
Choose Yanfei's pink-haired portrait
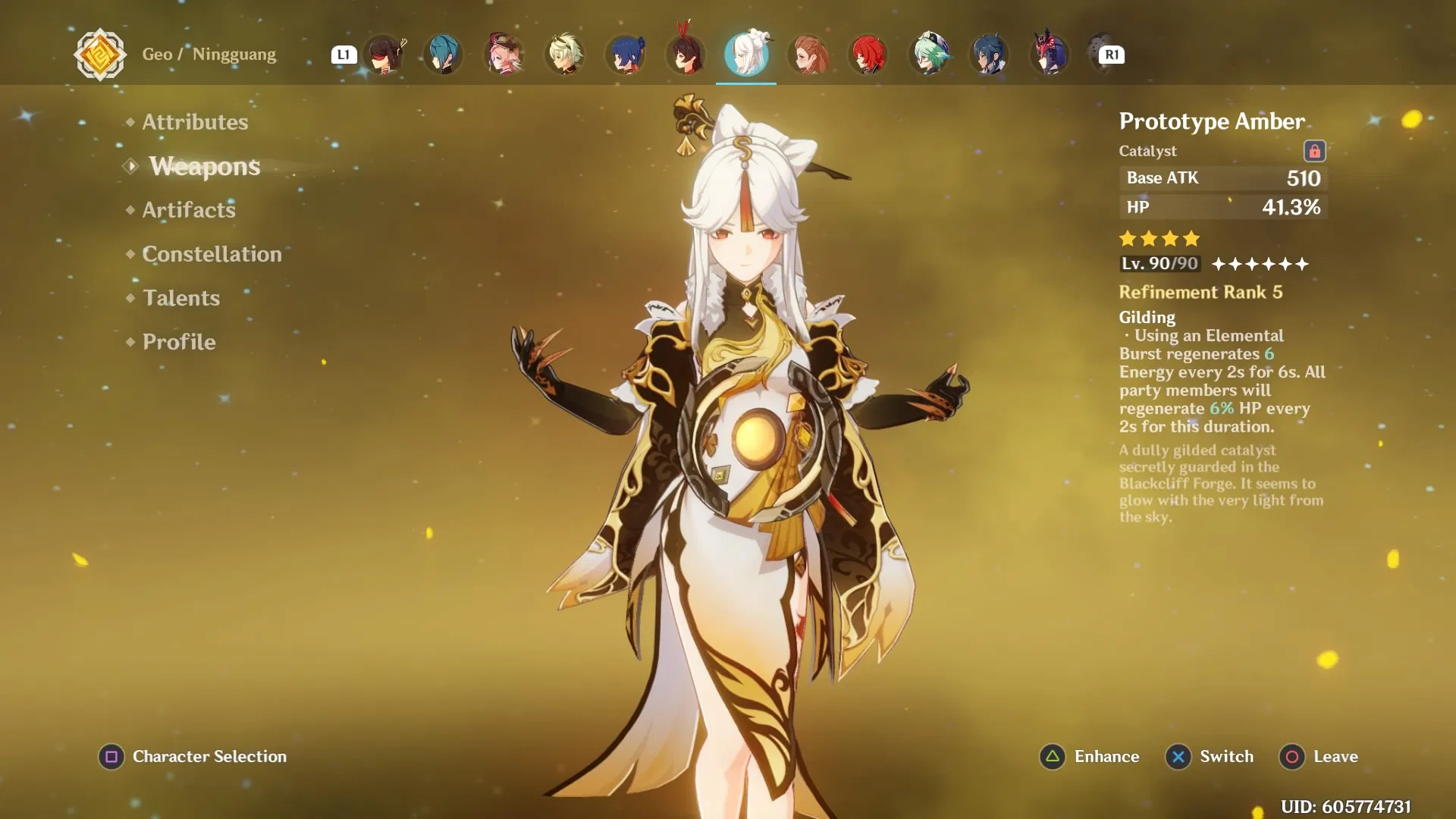tap(504, 55)
